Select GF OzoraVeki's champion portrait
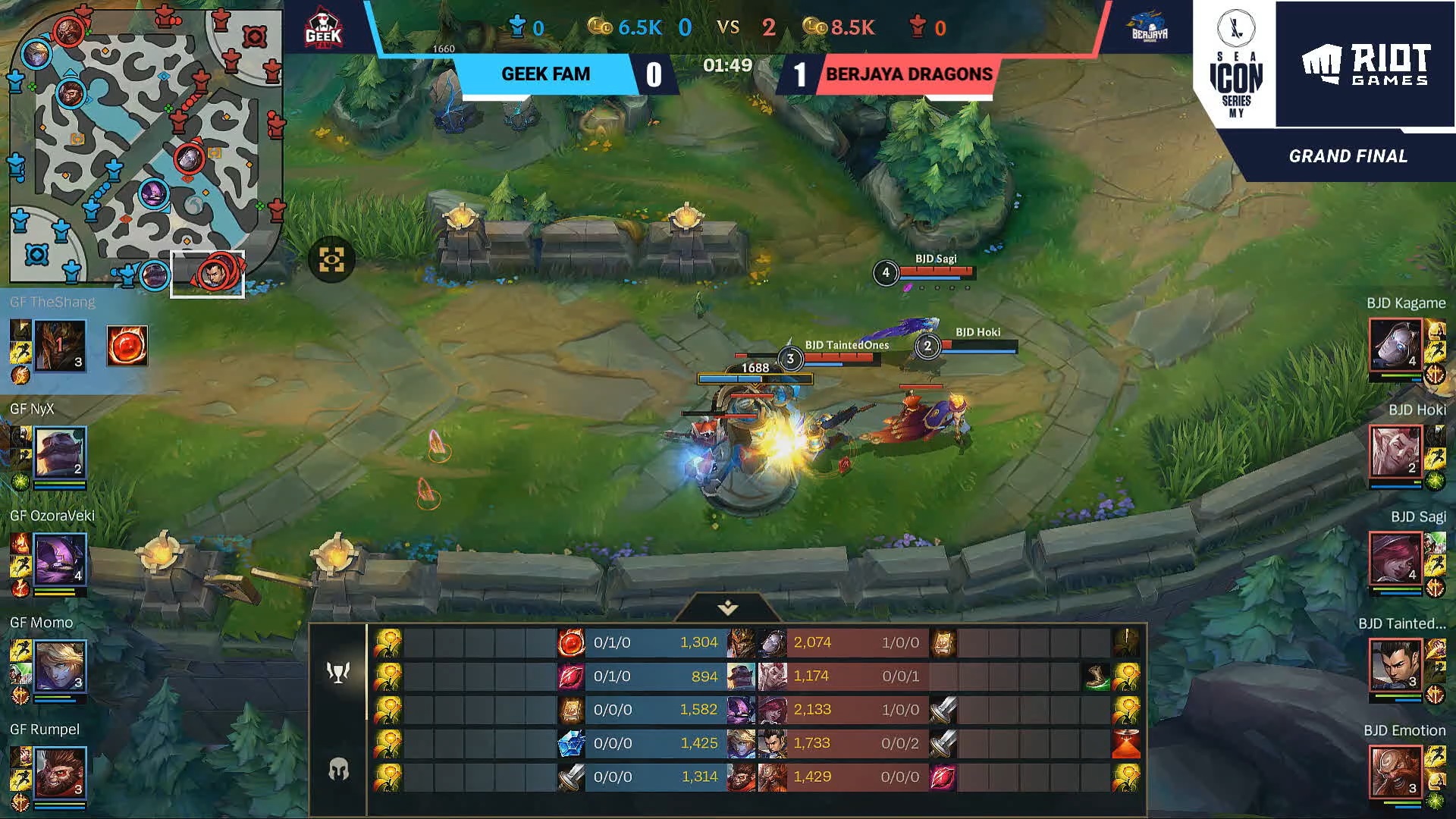 click(x=60, y=560)
